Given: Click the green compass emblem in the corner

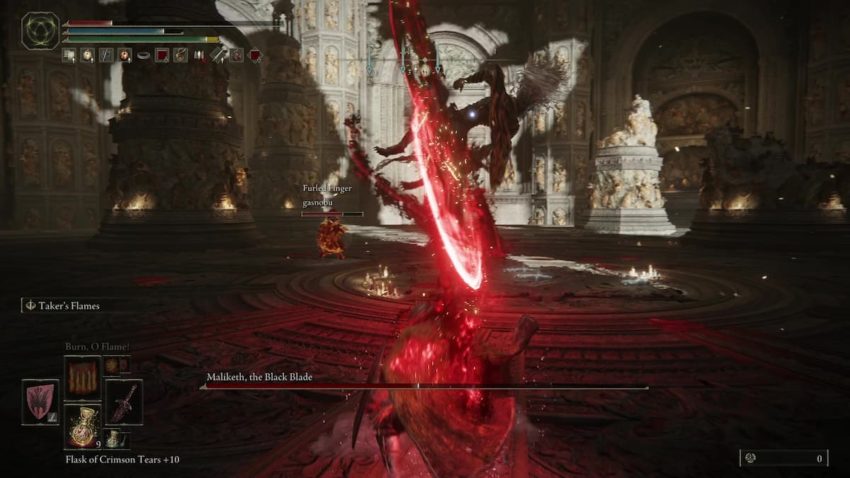Looking at the screenshot, I should pos(41,31).
